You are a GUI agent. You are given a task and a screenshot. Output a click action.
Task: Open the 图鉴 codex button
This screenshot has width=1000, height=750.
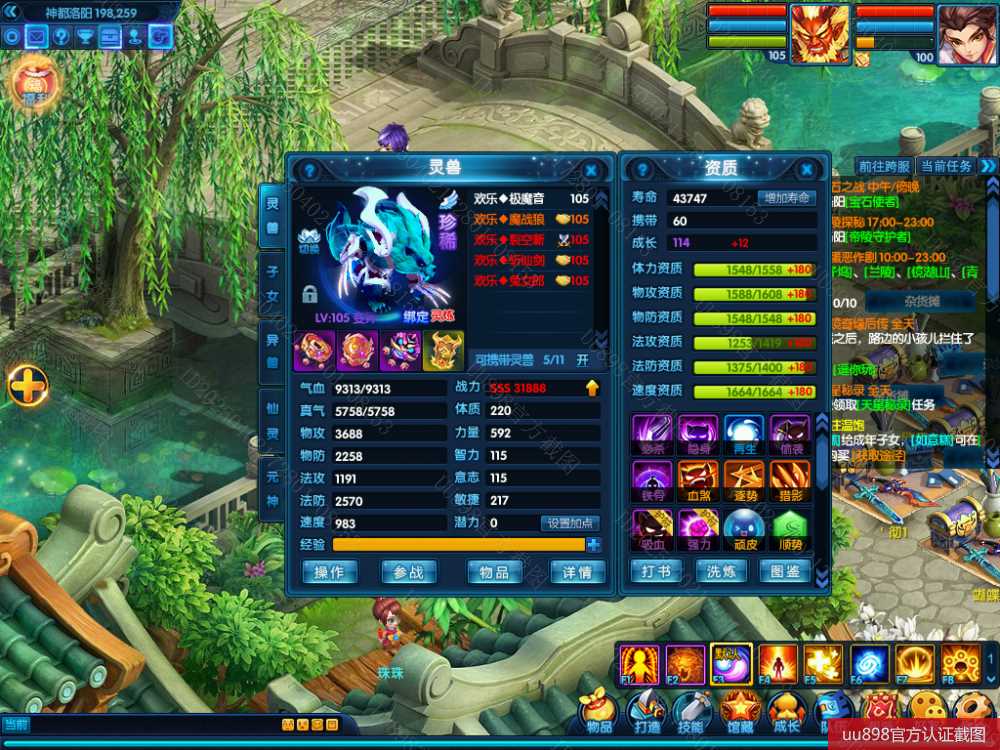tap(786, 572)
